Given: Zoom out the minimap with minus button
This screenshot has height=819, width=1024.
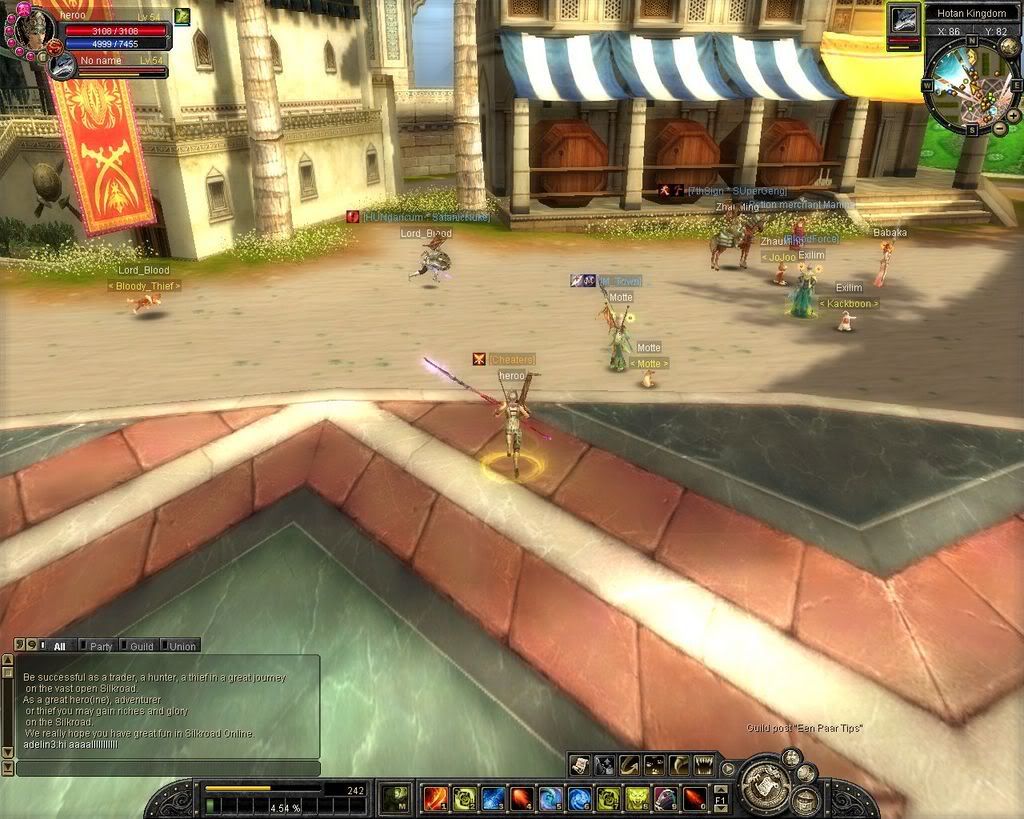Looking at the screenshot, I should [1000, 129].
